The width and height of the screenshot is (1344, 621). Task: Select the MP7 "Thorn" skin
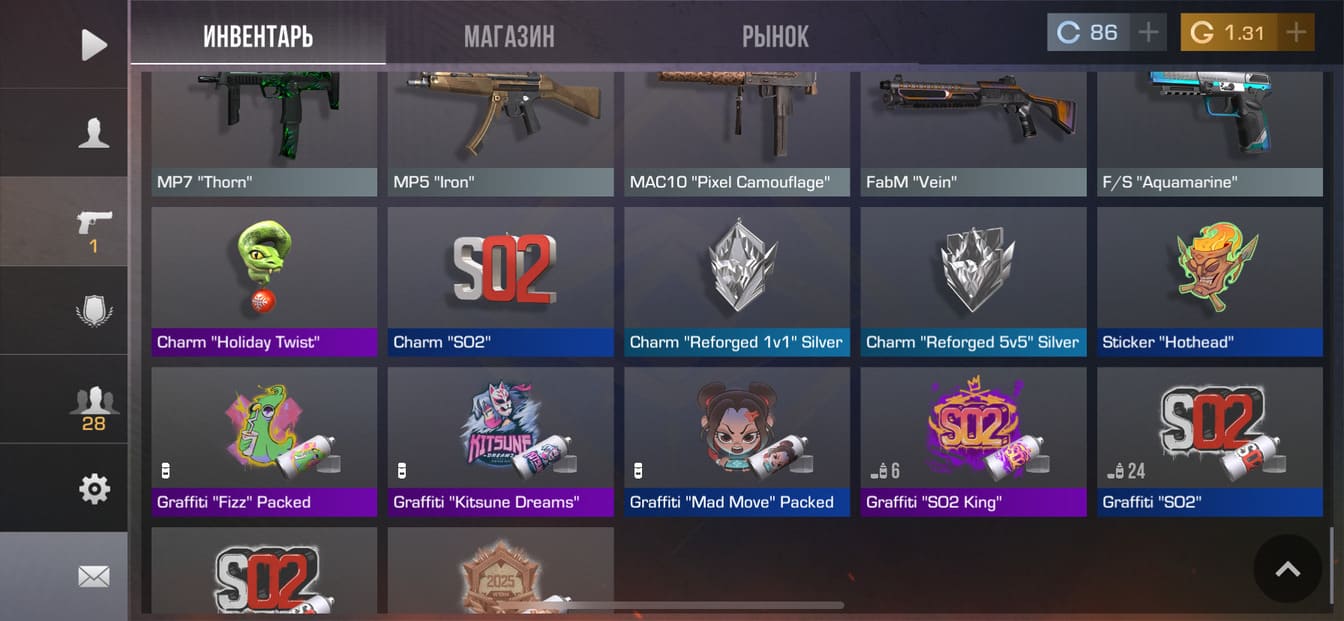click(x=264, y=130)
